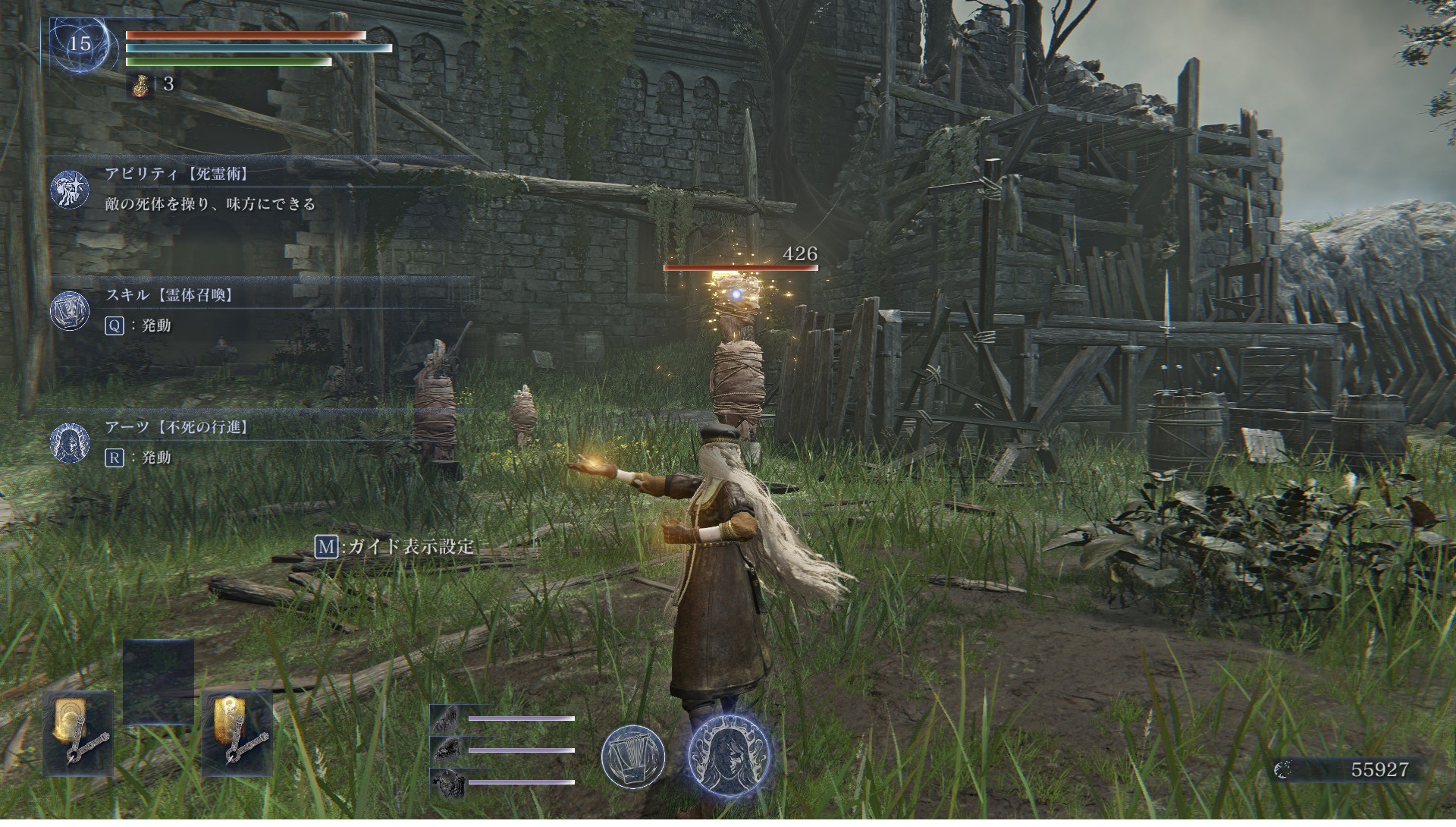Choose the right-hand weapon slot

point(237,733)
